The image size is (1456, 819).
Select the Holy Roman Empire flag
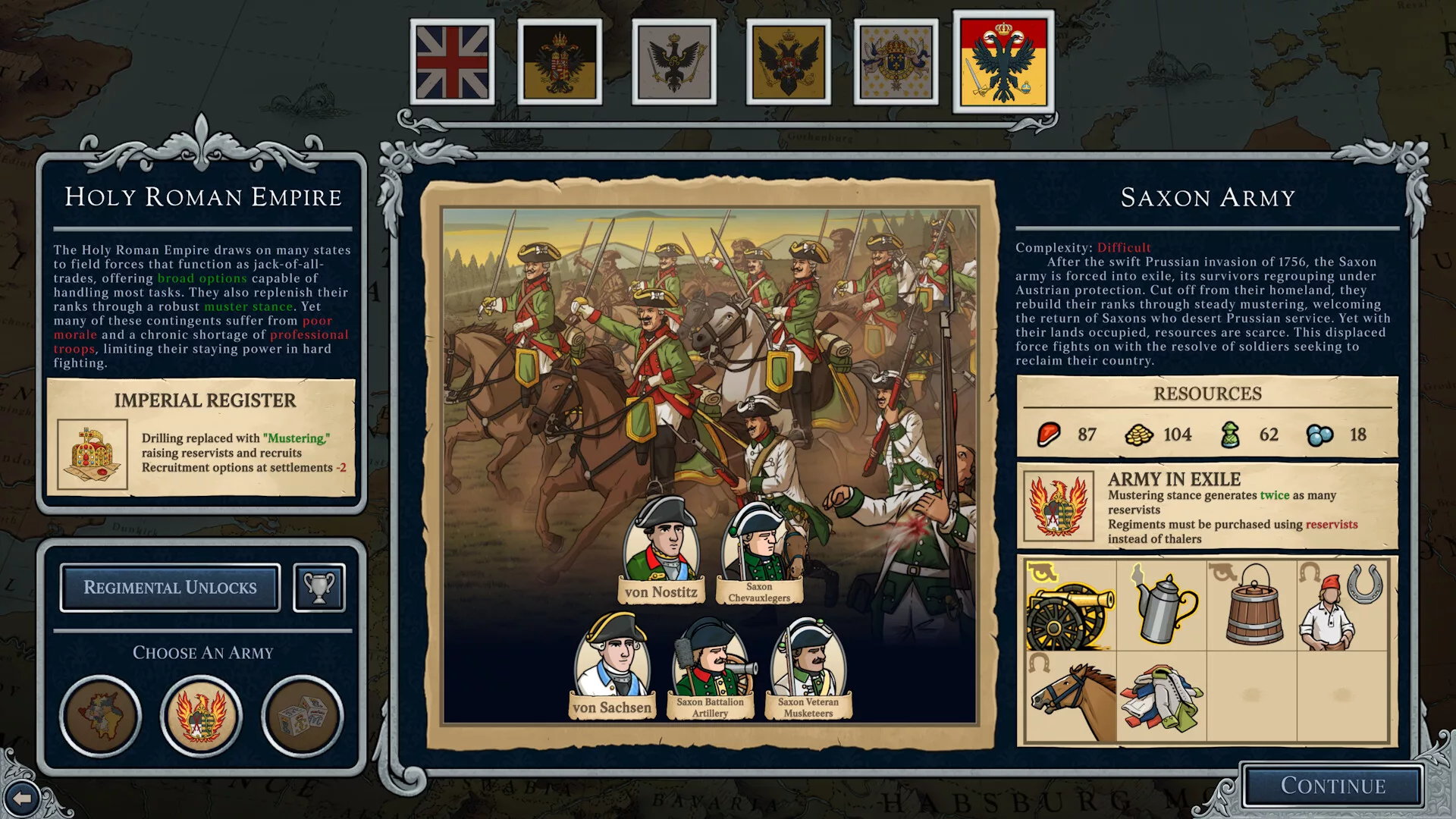[x=1003, y=62]
